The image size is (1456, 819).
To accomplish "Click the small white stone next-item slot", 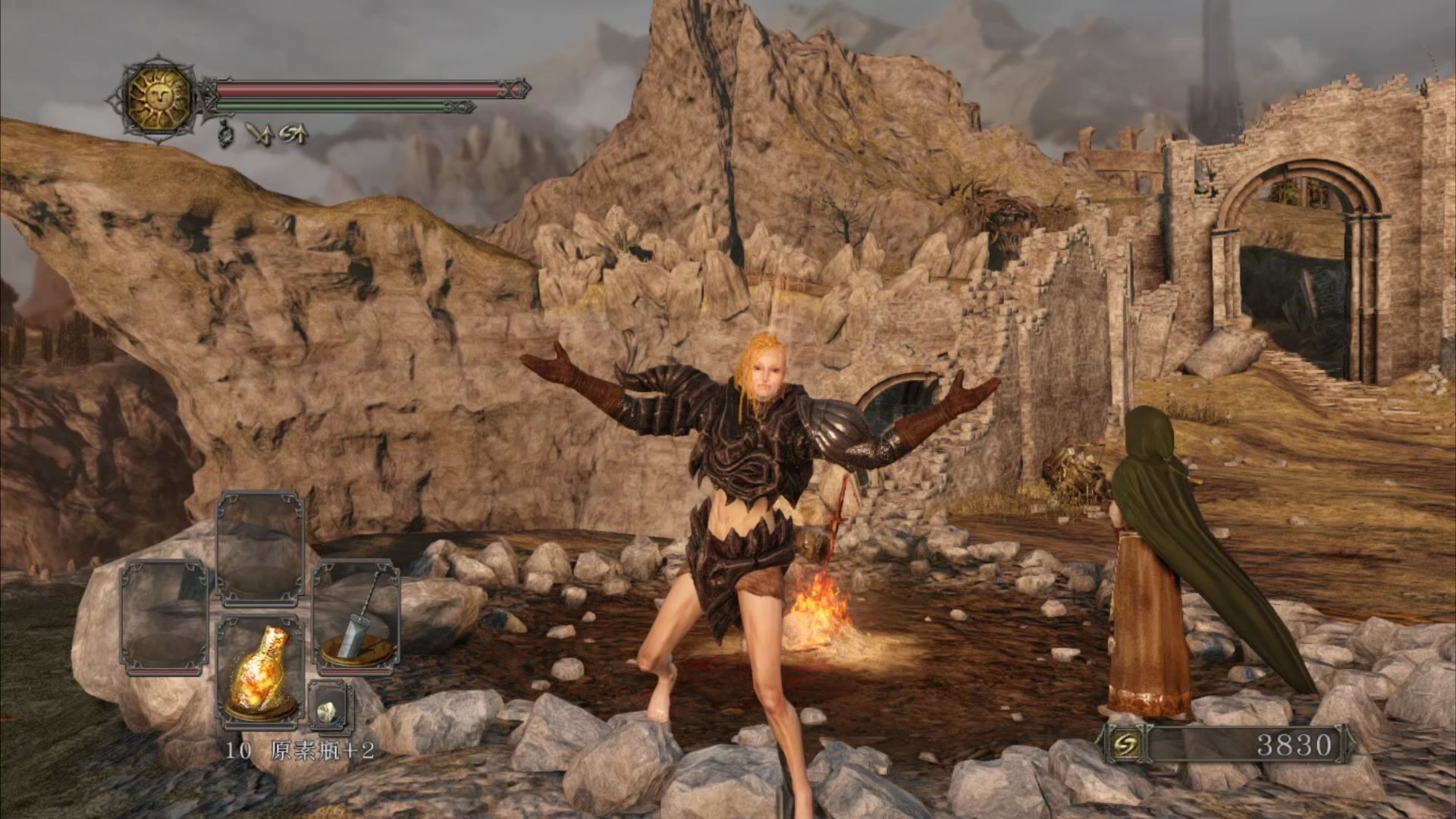I will click(x=331, y=708).
